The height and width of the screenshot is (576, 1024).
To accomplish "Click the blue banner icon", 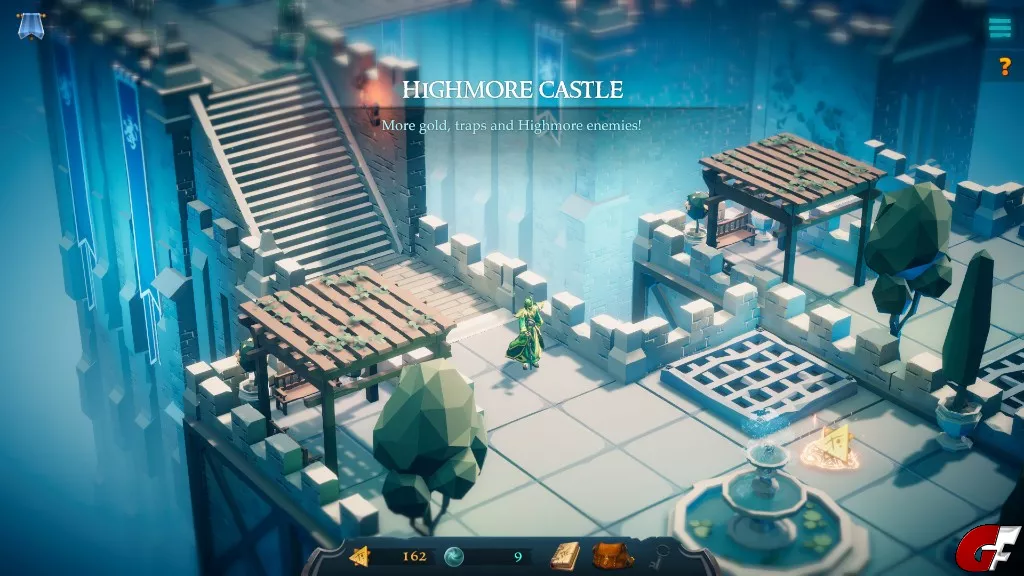I will (x=29, y=25).
